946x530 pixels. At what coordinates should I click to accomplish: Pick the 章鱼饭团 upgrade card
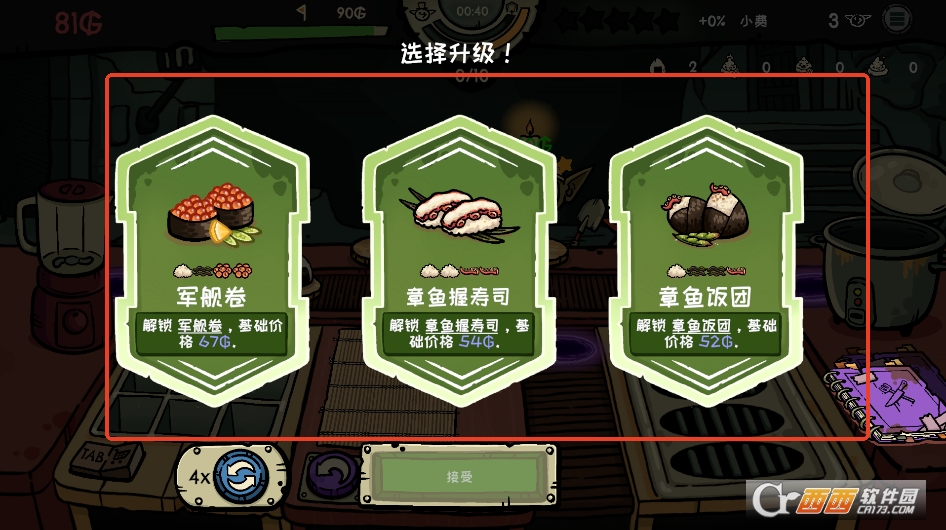point(706,255)
